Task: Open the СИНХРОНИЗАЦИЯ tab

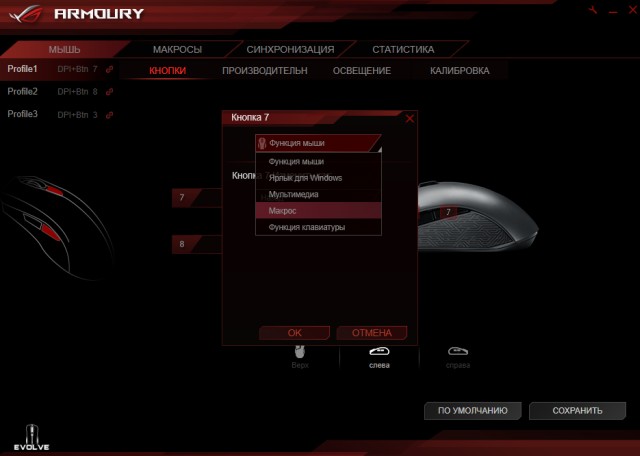Action: [290, 49]
